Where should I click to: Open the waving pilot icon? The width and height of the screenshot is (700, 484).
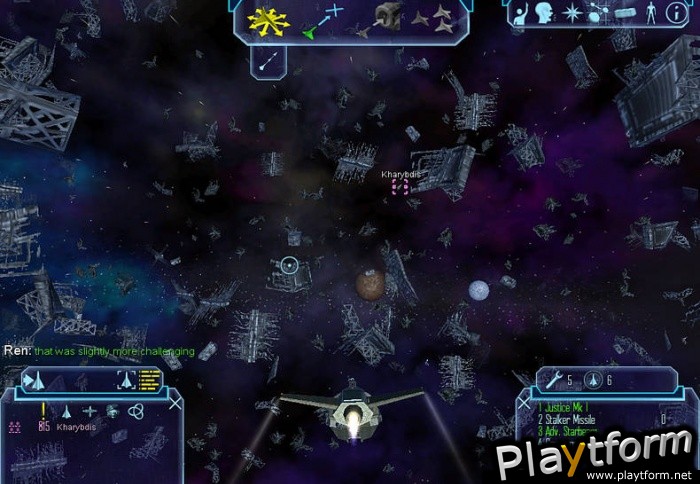point(521,13)
